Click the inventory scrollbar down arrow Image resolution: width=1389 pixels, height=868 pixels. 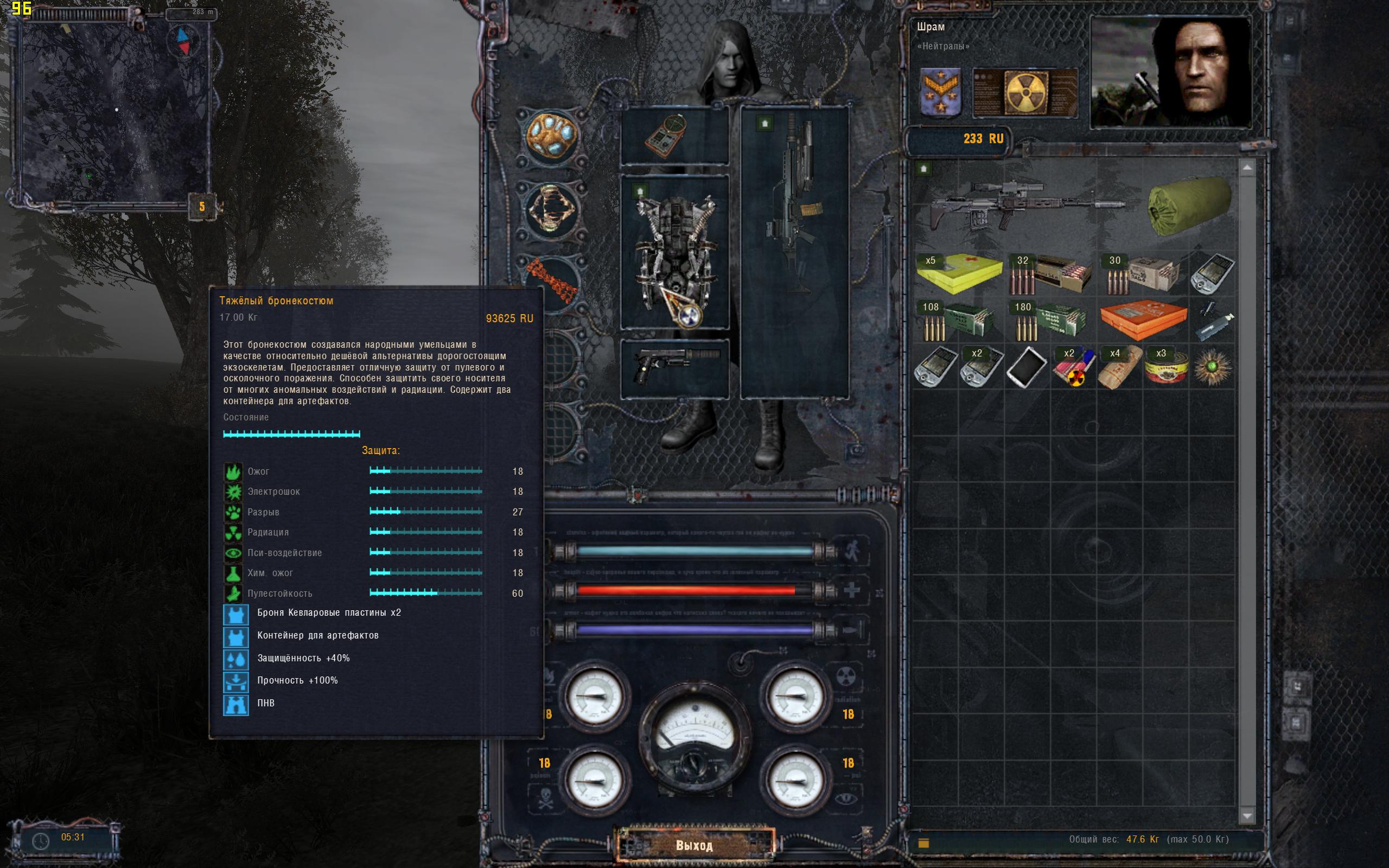[1247, 816]
